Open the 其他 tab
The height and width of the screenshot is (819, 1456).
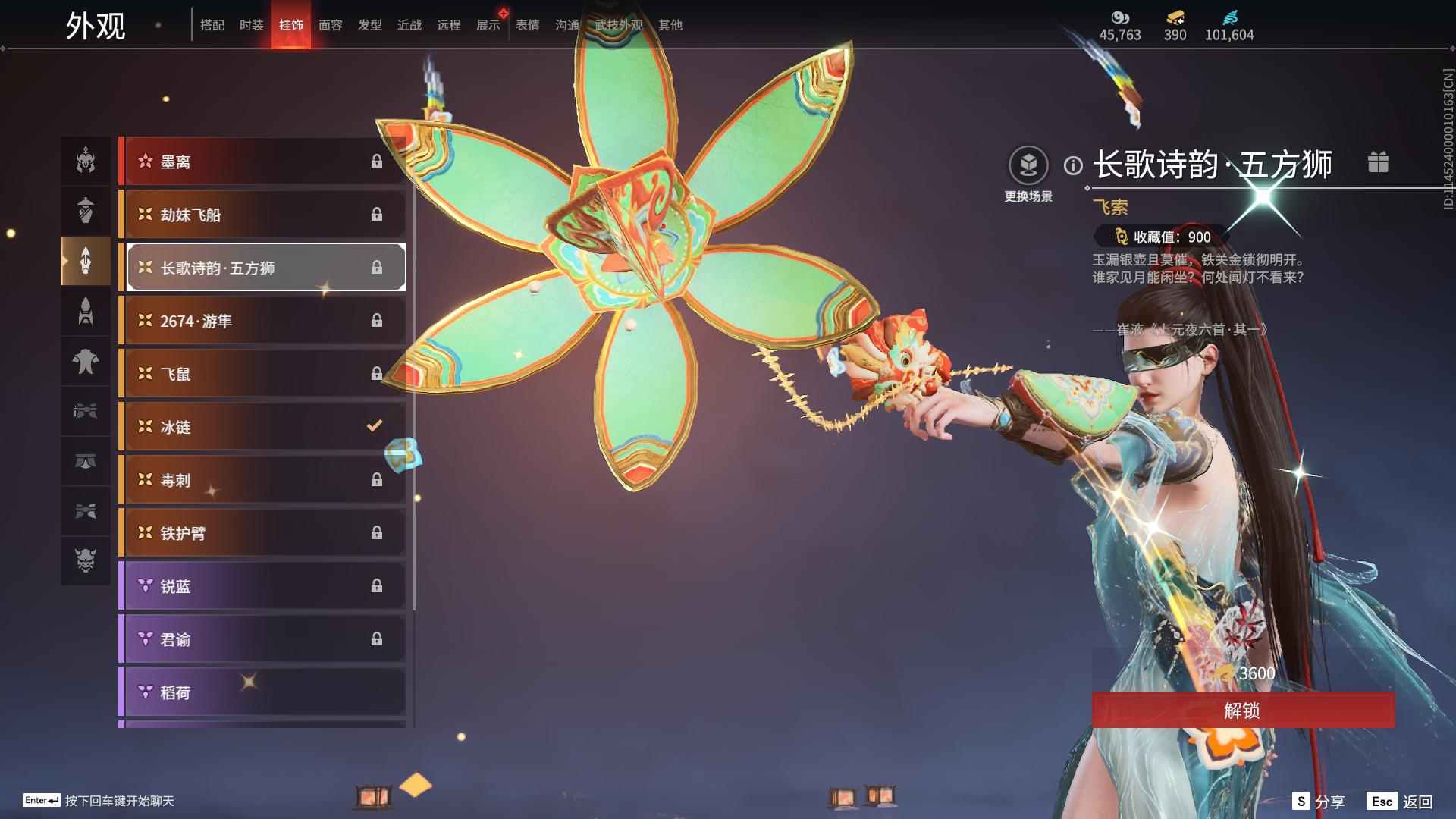[x=670, y=25]
